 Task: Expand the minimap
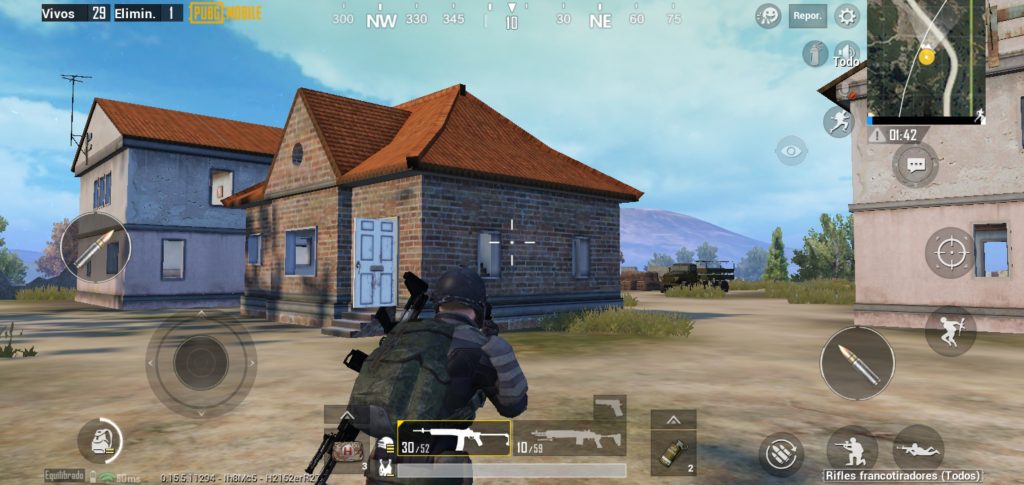pos(926,58)
